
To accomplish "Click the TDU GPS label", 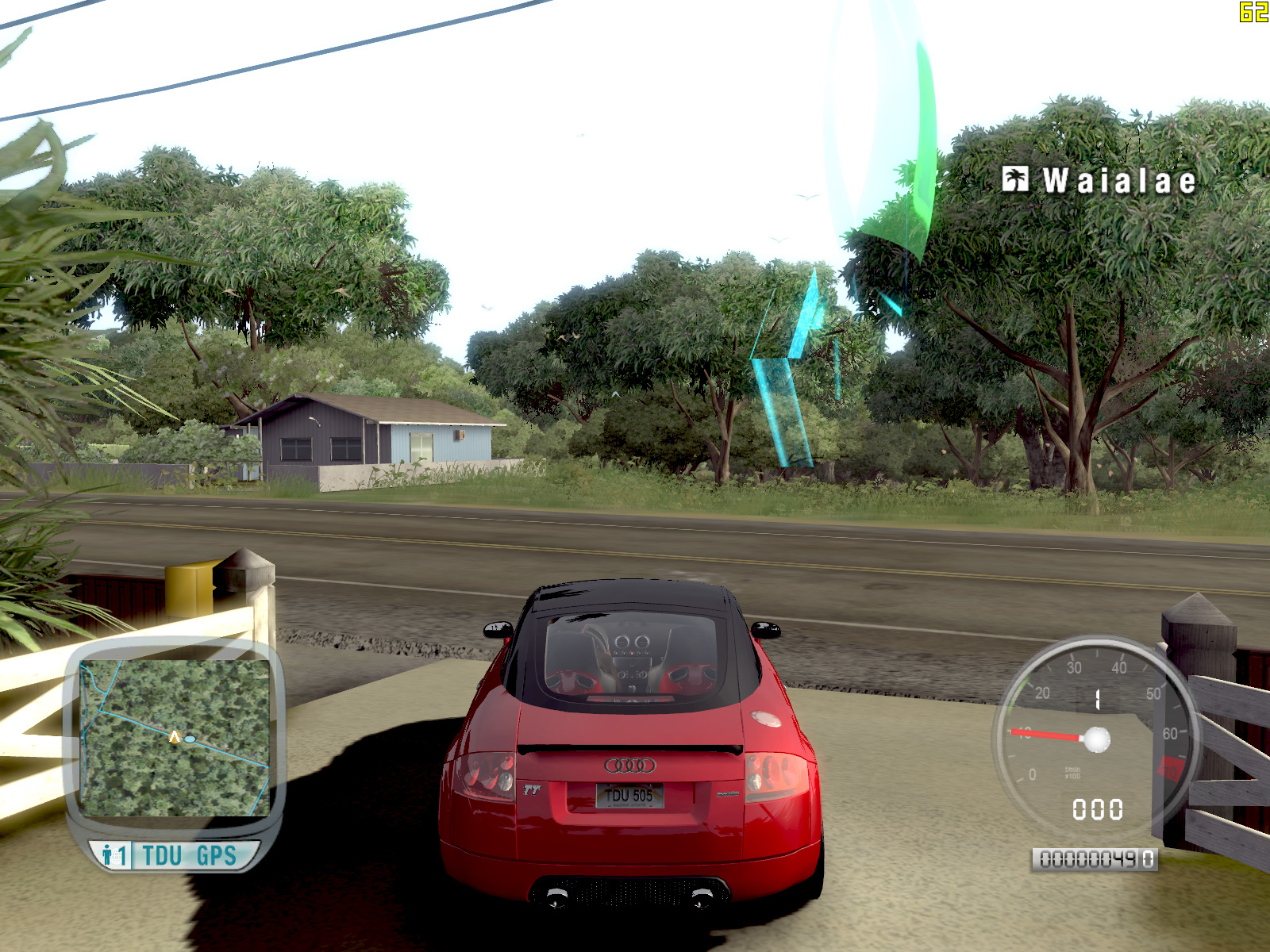I will tap(190, 856).
